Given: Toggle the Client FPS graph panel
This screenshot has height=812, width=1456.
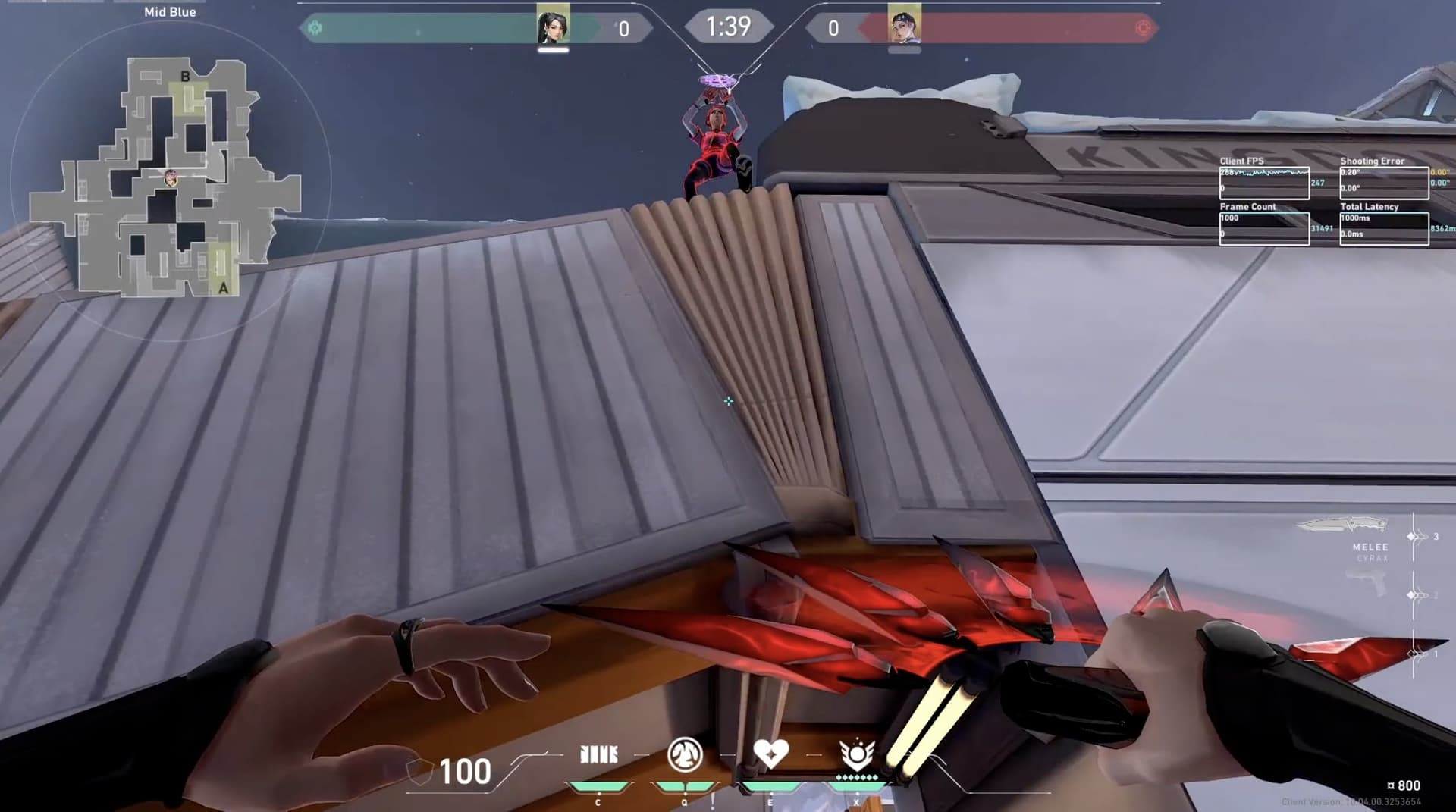Looking at the screenshot, I should (1265, 180).
